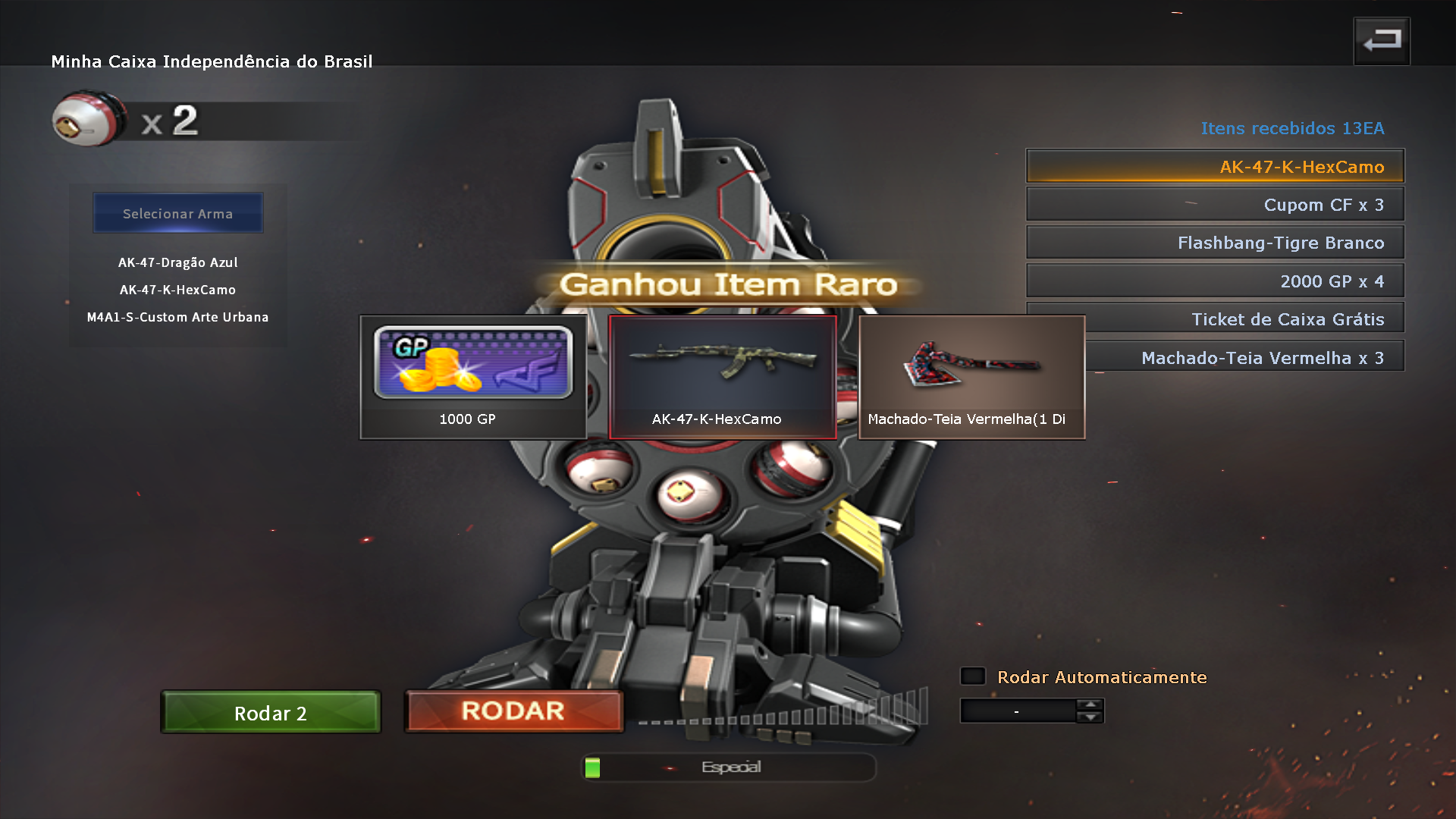Select the AK-47-K-HexCamo reward card
This screenshot has height=819, width=1456.
[x=722, y=377]
